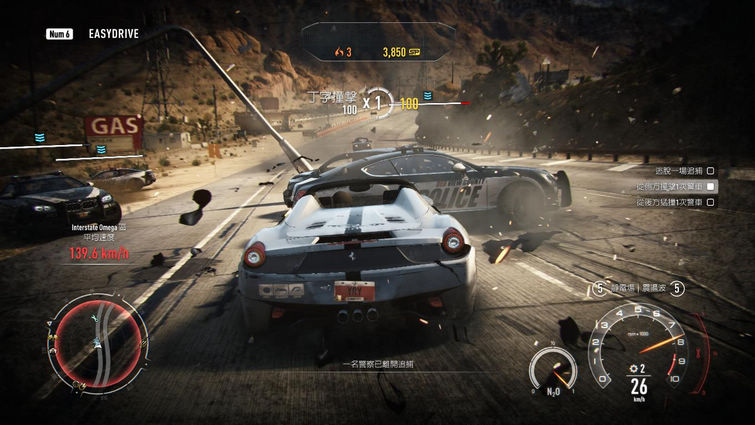The image size is (755, 425).
Task: Activate the 靜電場 pursuit tech
Action: pos(622,289)
